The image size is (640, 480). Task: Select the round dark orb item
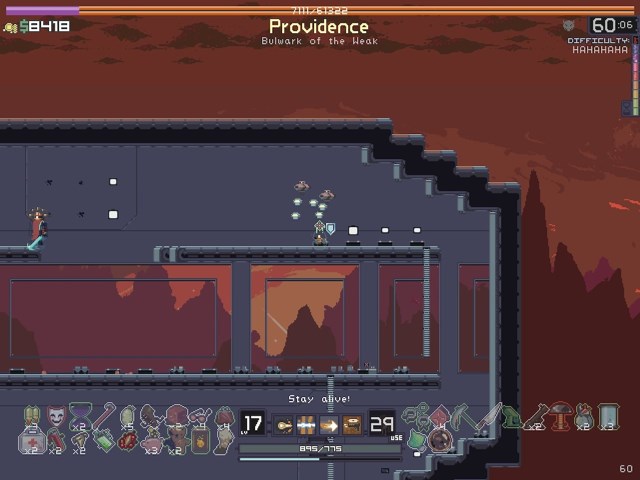tap(439, 439)
